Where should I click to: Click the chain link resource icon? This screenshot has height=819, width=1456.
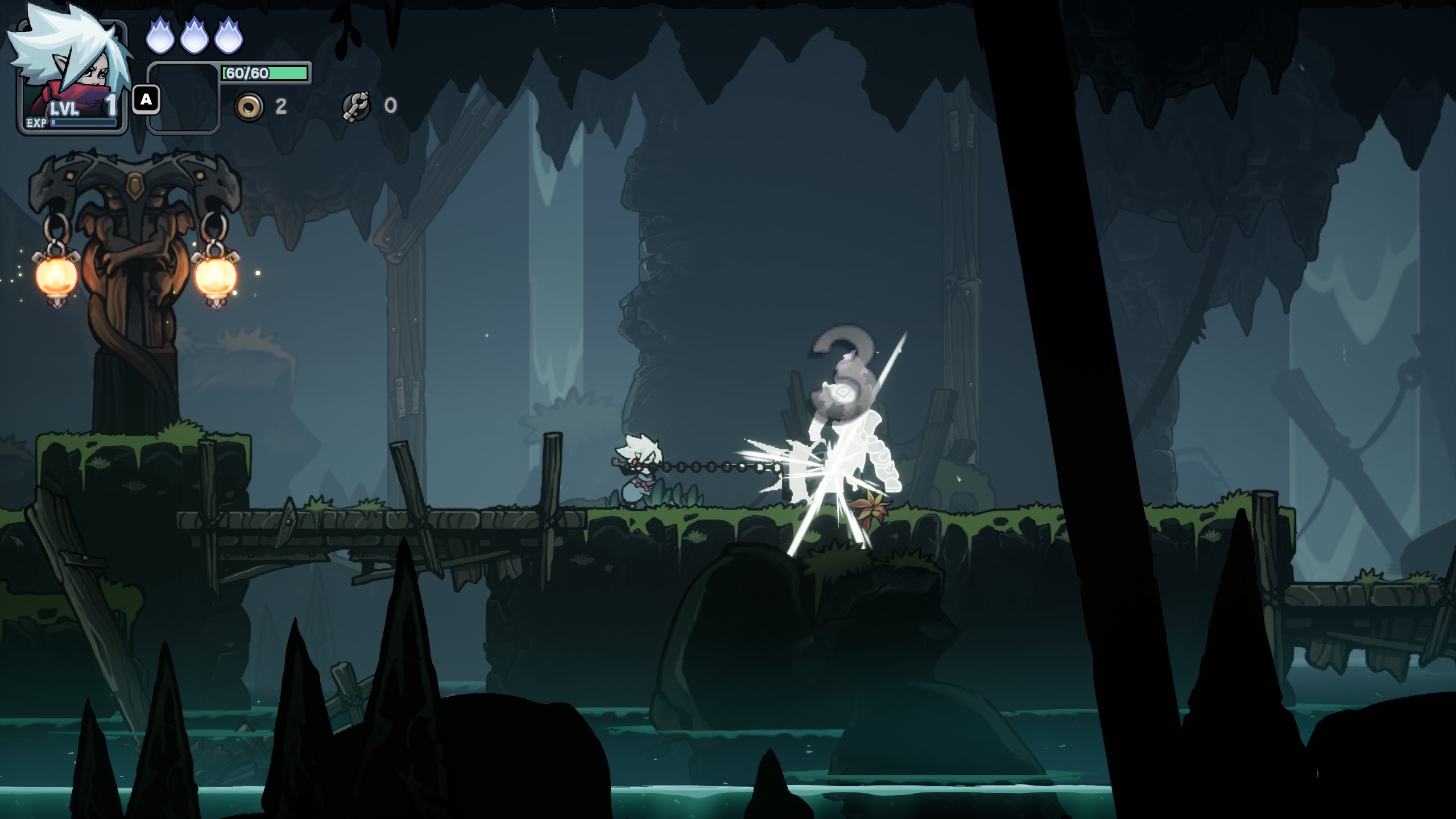357,106
